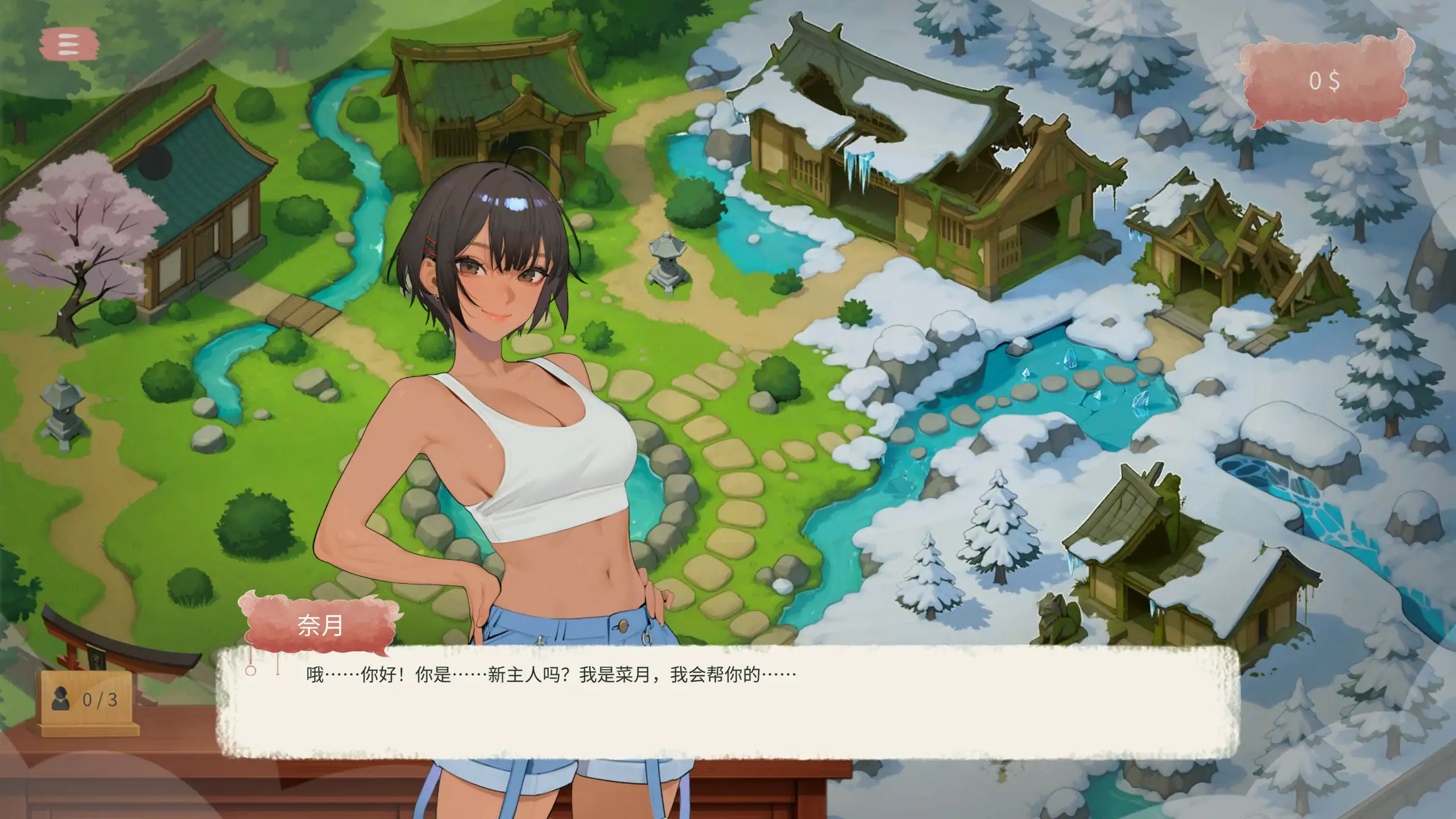Open the character 奈月's name plate
This screenshot has height=819, width=1456.
(321, 626)
